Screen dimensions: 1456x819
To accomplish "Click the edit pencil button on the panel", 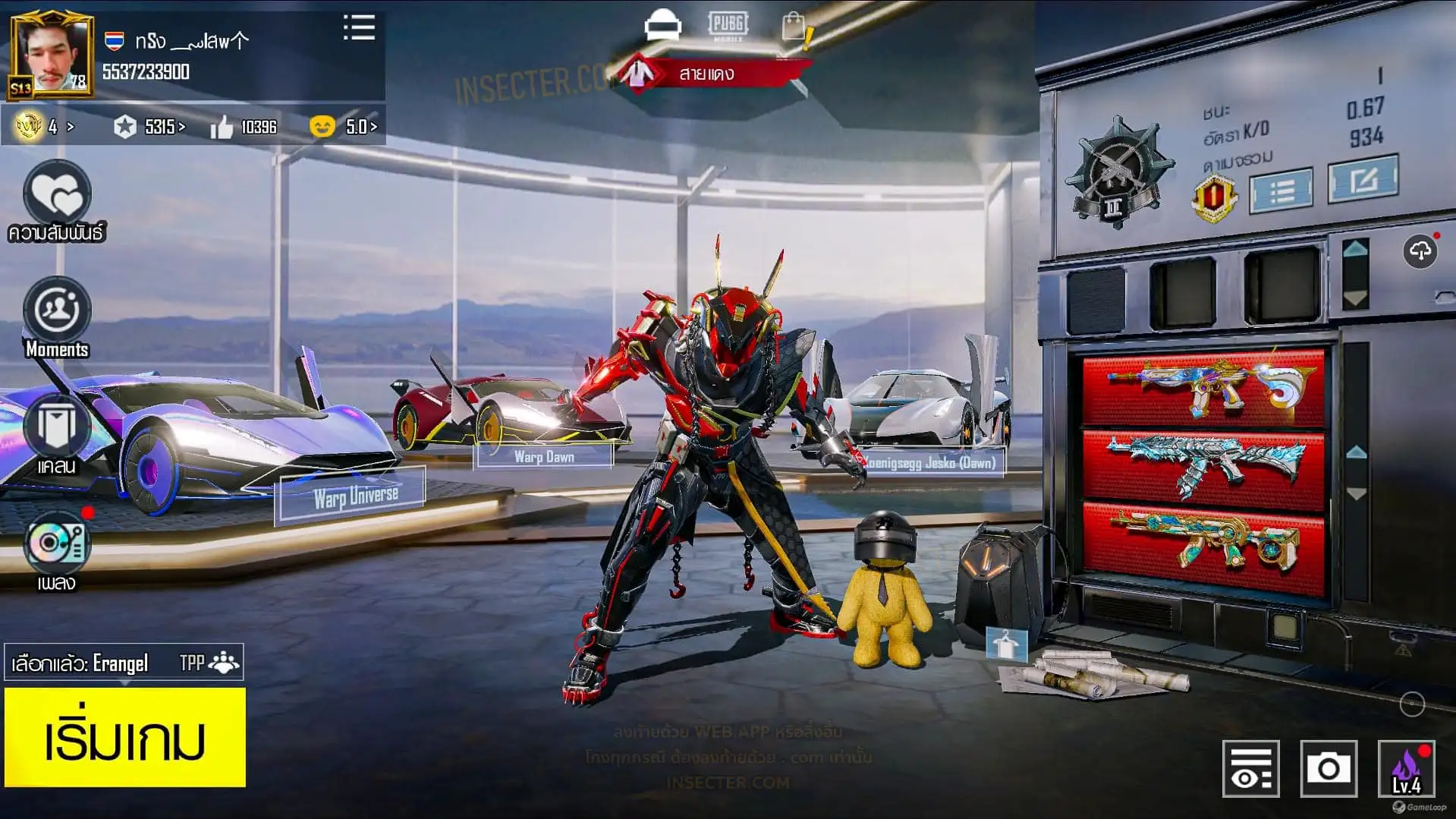I will tap(1363, 179).
